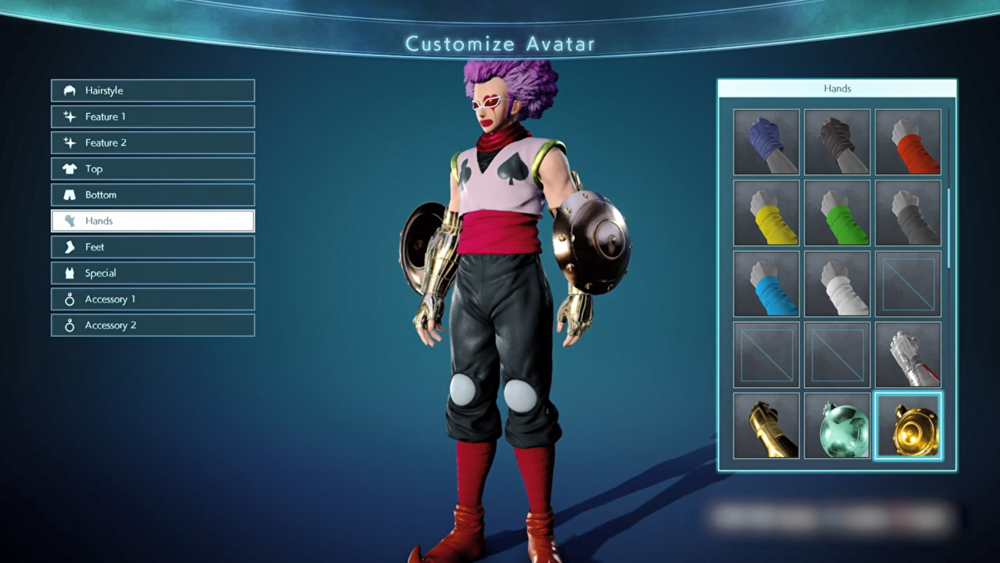
Task: Select the golden shield gauntlet item
Action: coord(908,426)
